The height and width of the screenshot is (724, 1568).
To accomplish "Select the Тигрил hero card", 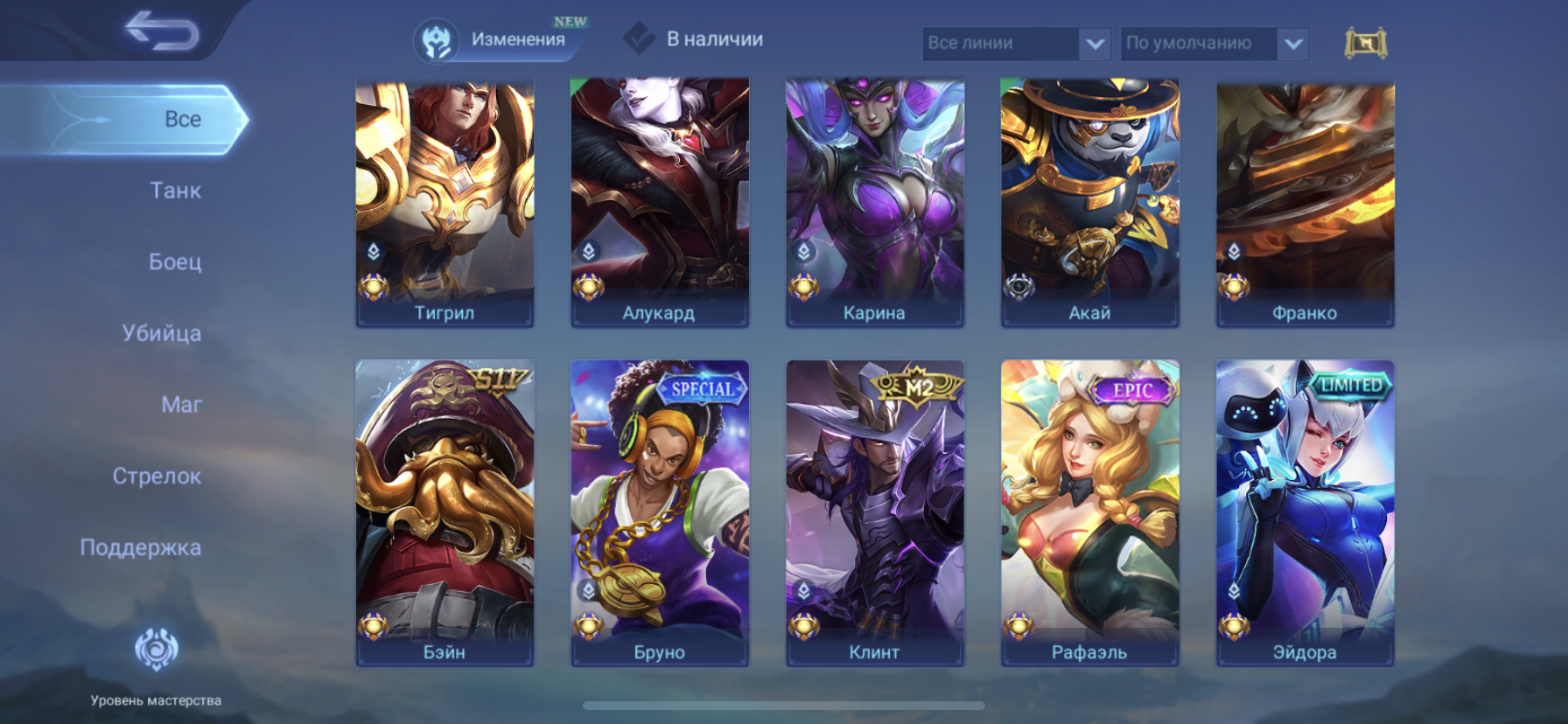I will point(444,203).
